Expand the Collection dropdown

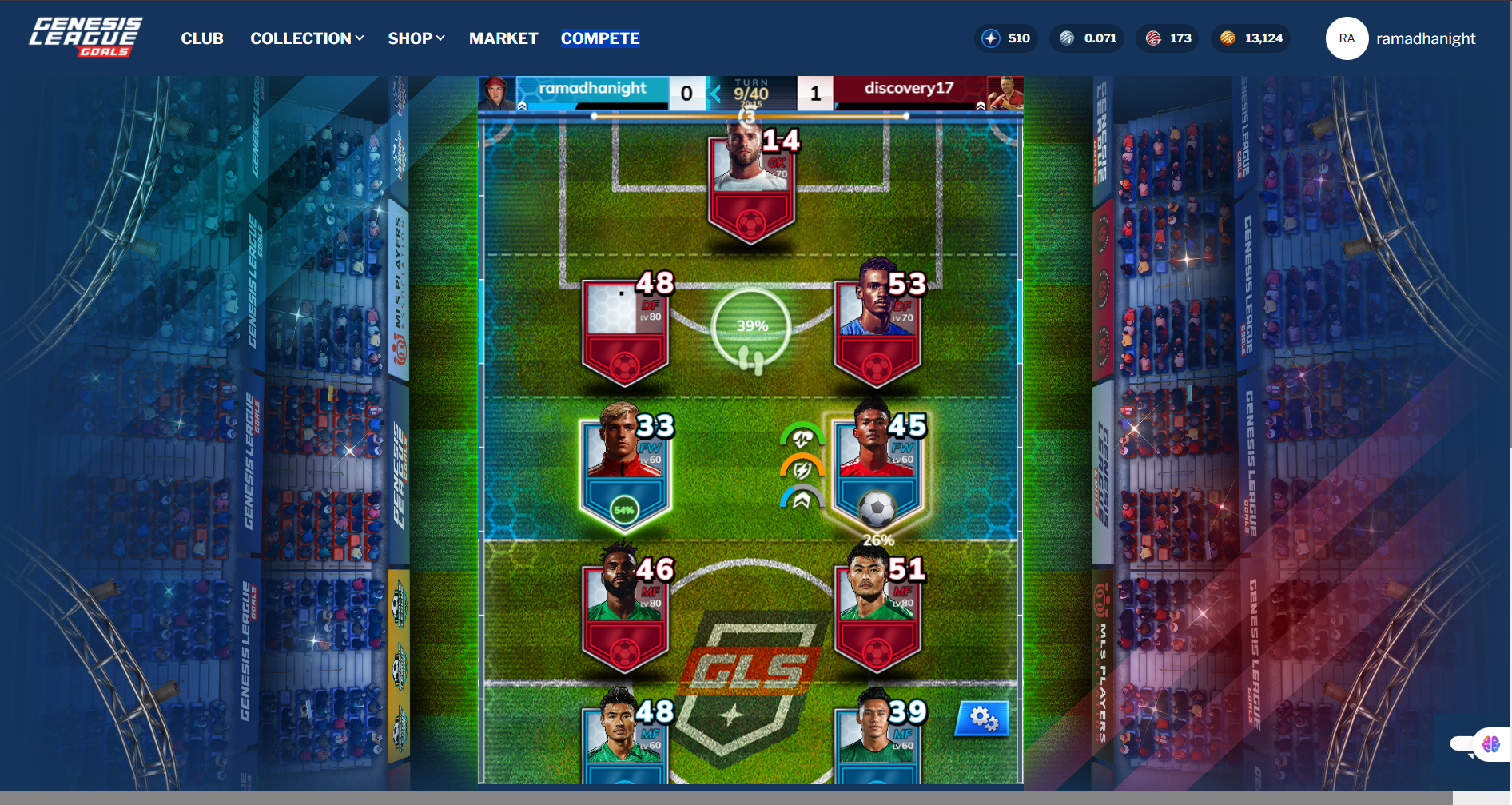click(307, 38)
